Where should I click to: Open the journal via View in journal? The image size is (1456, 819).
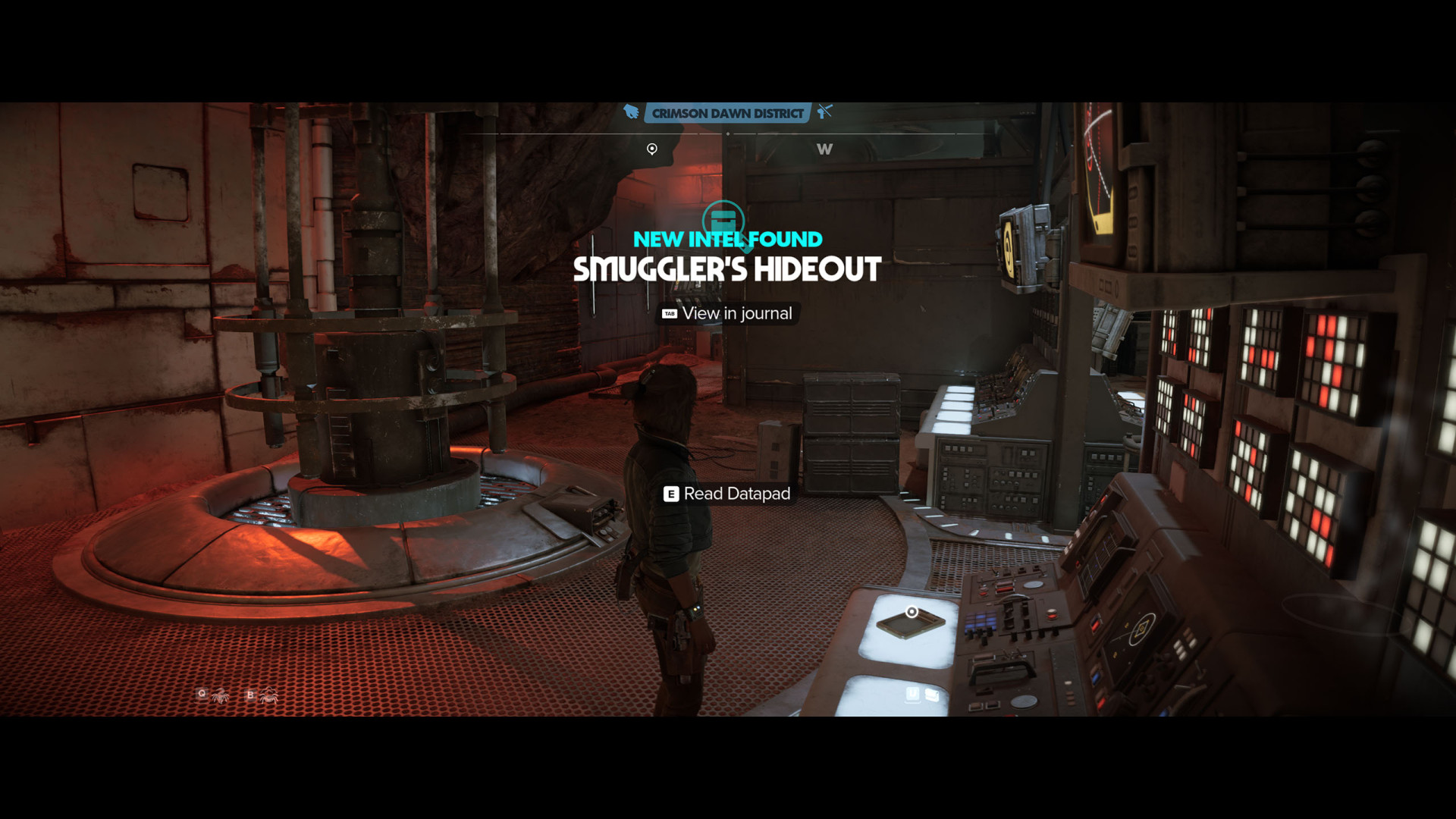727,313
